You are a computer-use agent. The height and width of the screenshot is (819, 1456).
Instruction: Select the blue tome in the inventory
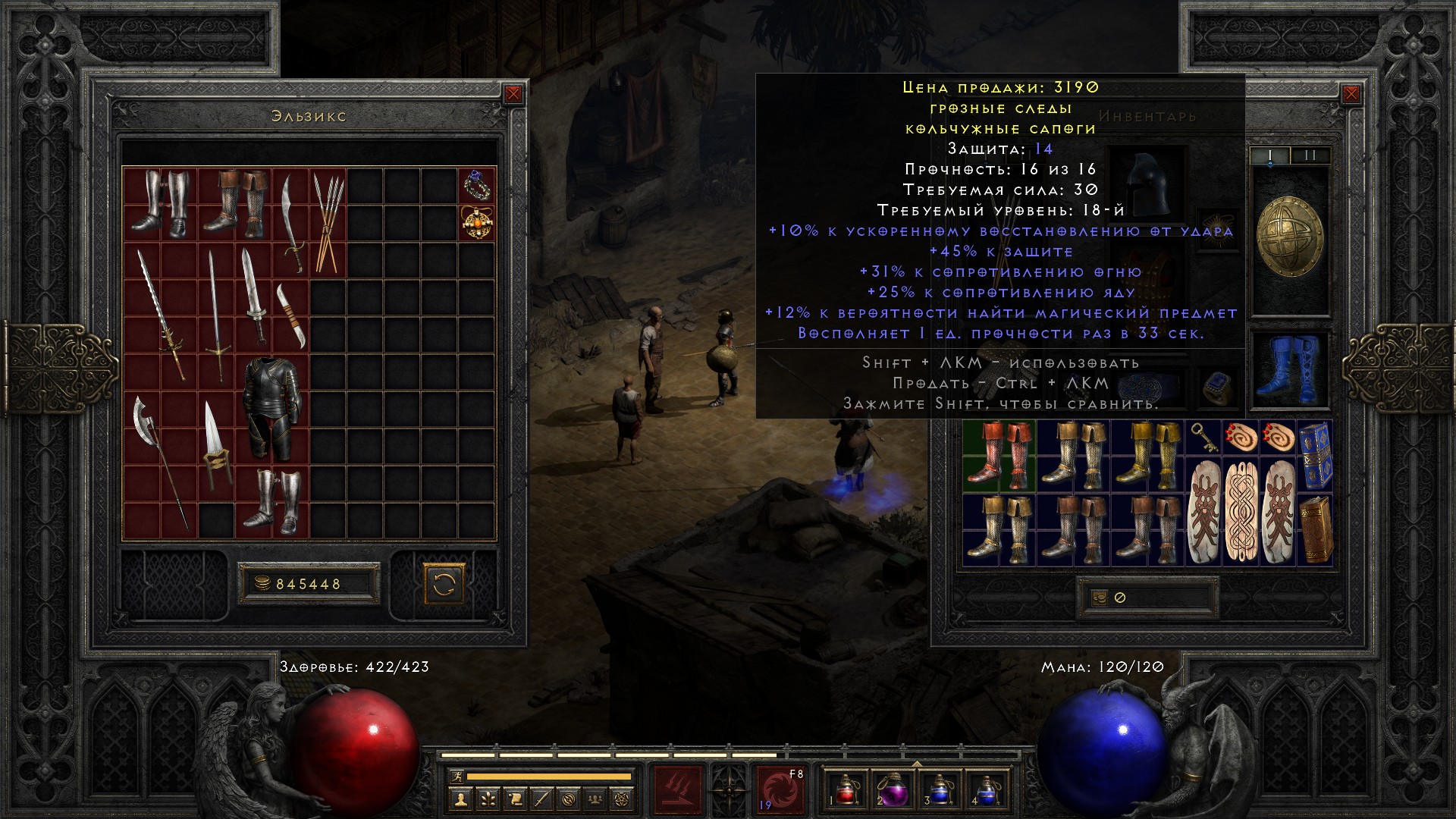tap(1314, 455)
